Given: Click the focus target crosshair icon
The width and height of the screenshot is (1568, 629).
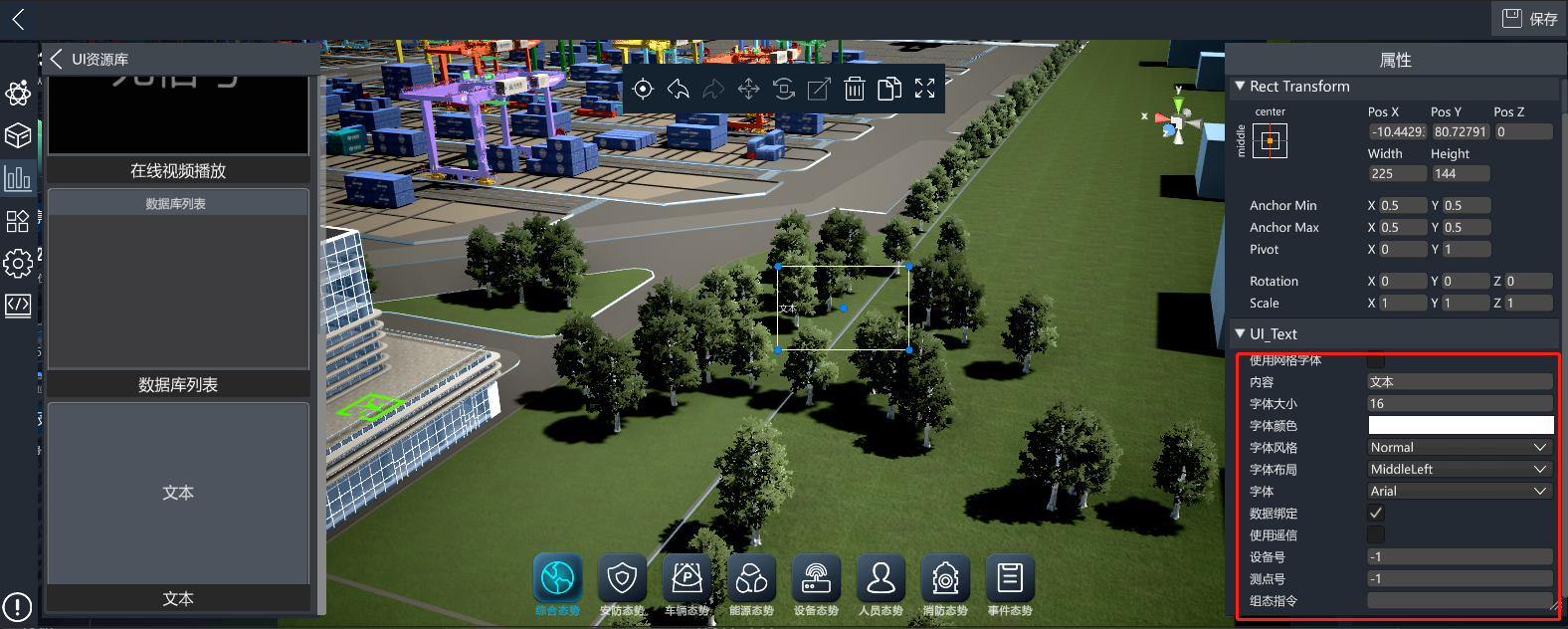Looking at the screenshot, I should tap(643, 90).
